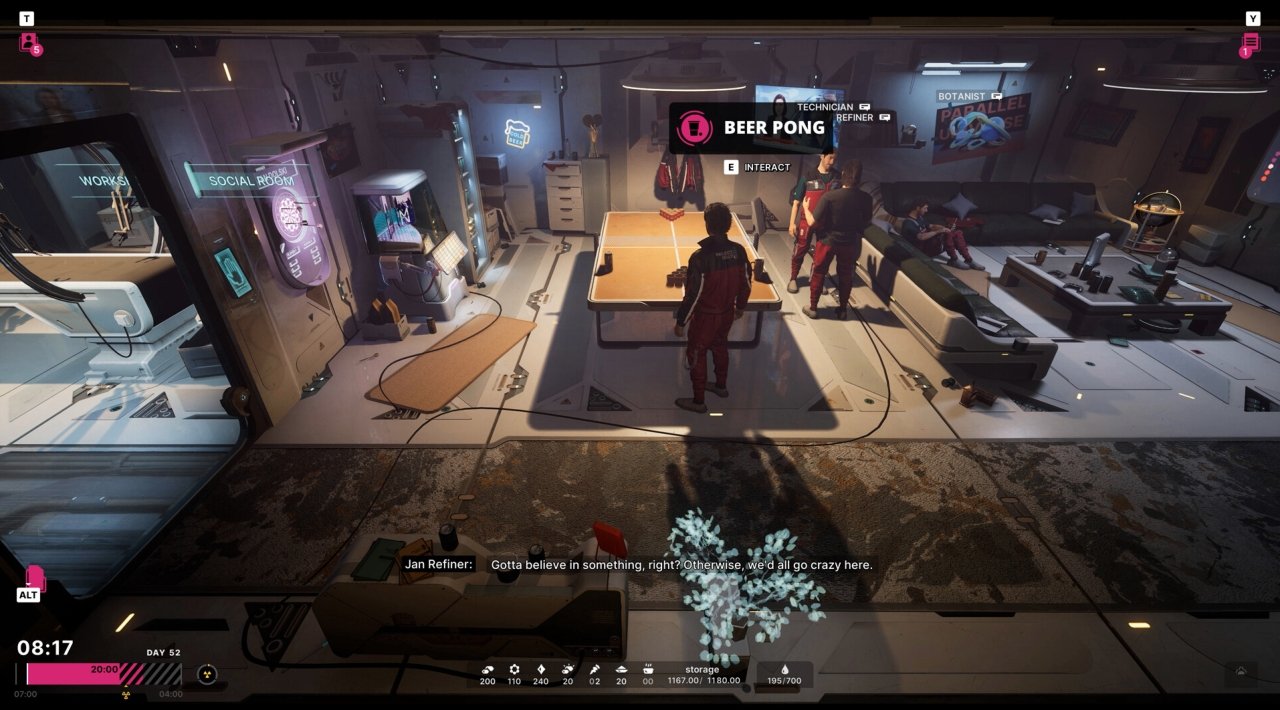This screenshot has height=710, width=1280.
Task: Click the radiation warning circle icon
Action: (207, 674)
